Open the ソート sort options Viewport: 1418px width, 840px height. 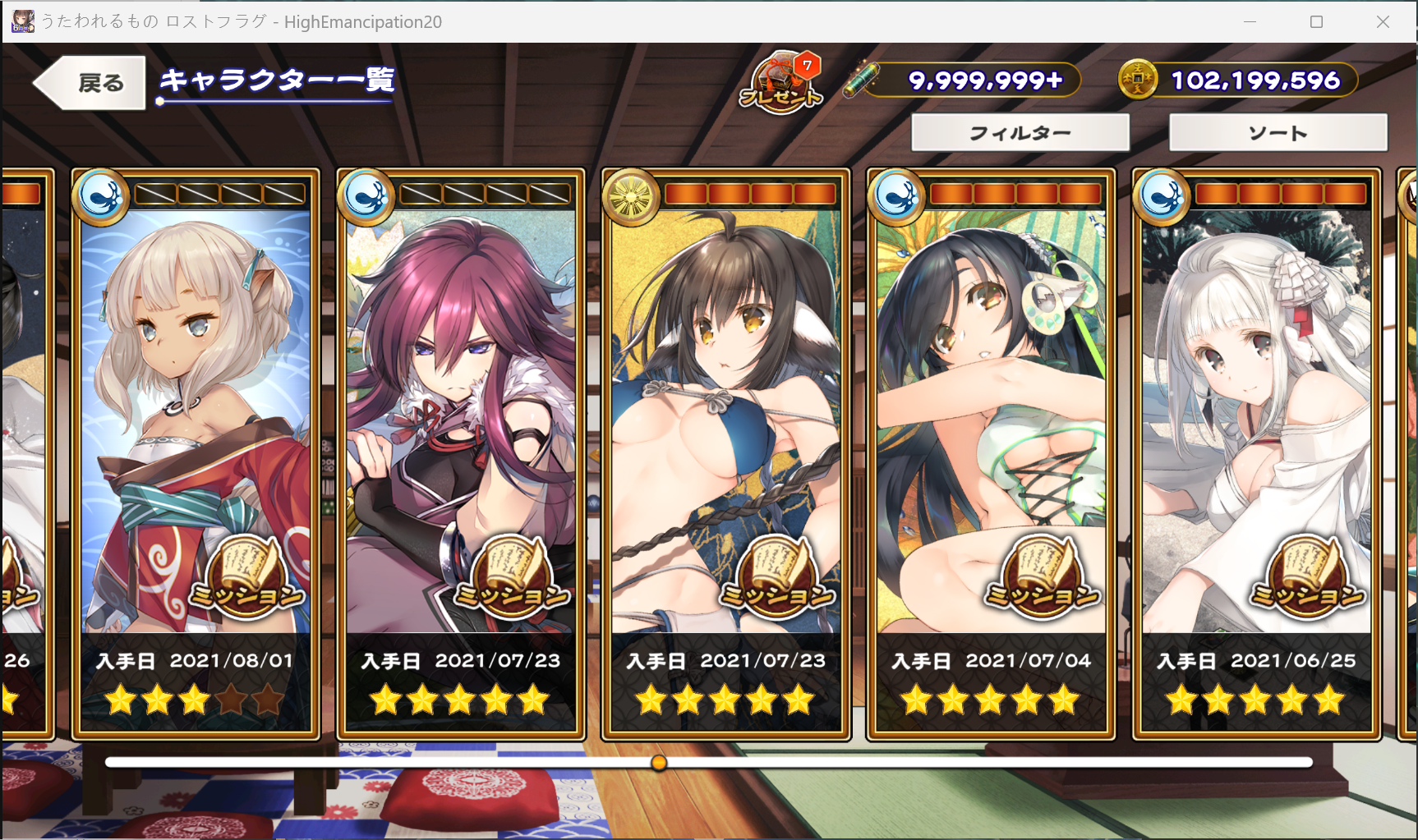tap(1278, 133)
